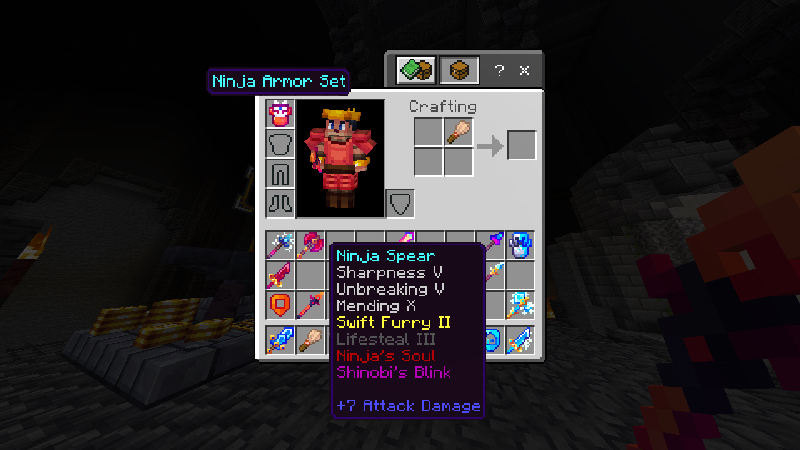Image resolution: width=800 pixels, height=450 pixels.
Task: Select the empty leggings armor slot
Action: pos(280,173)
